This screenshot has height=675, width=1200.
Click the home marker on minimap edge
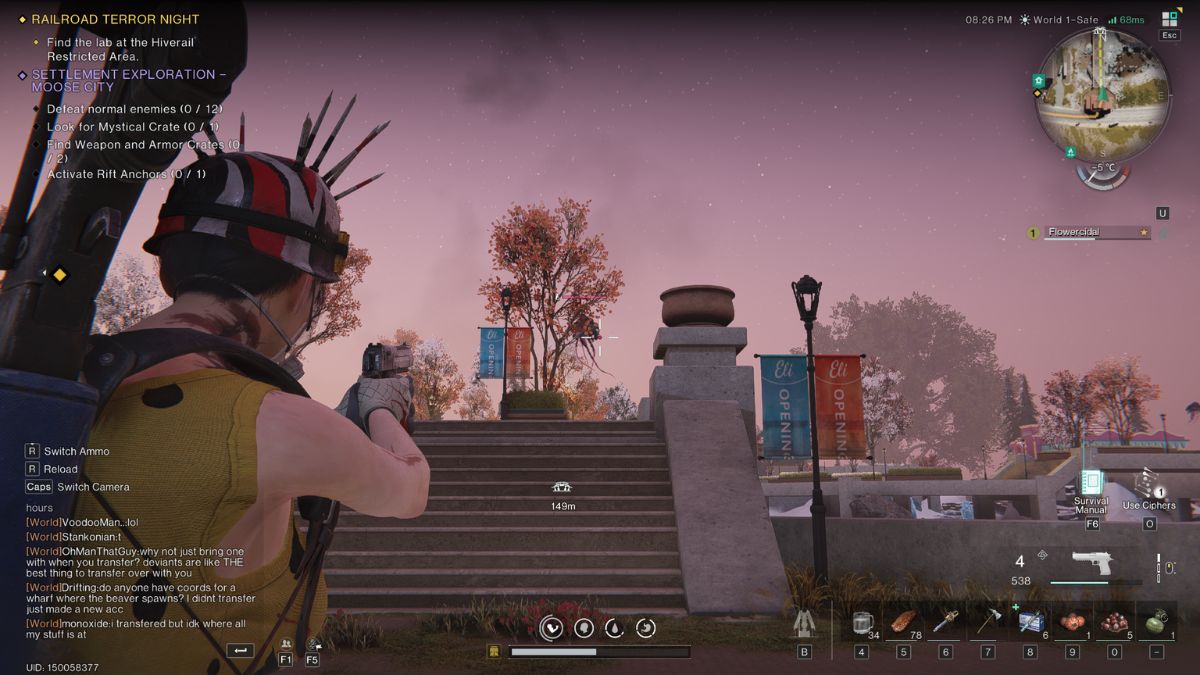(x=1039, y=80)
